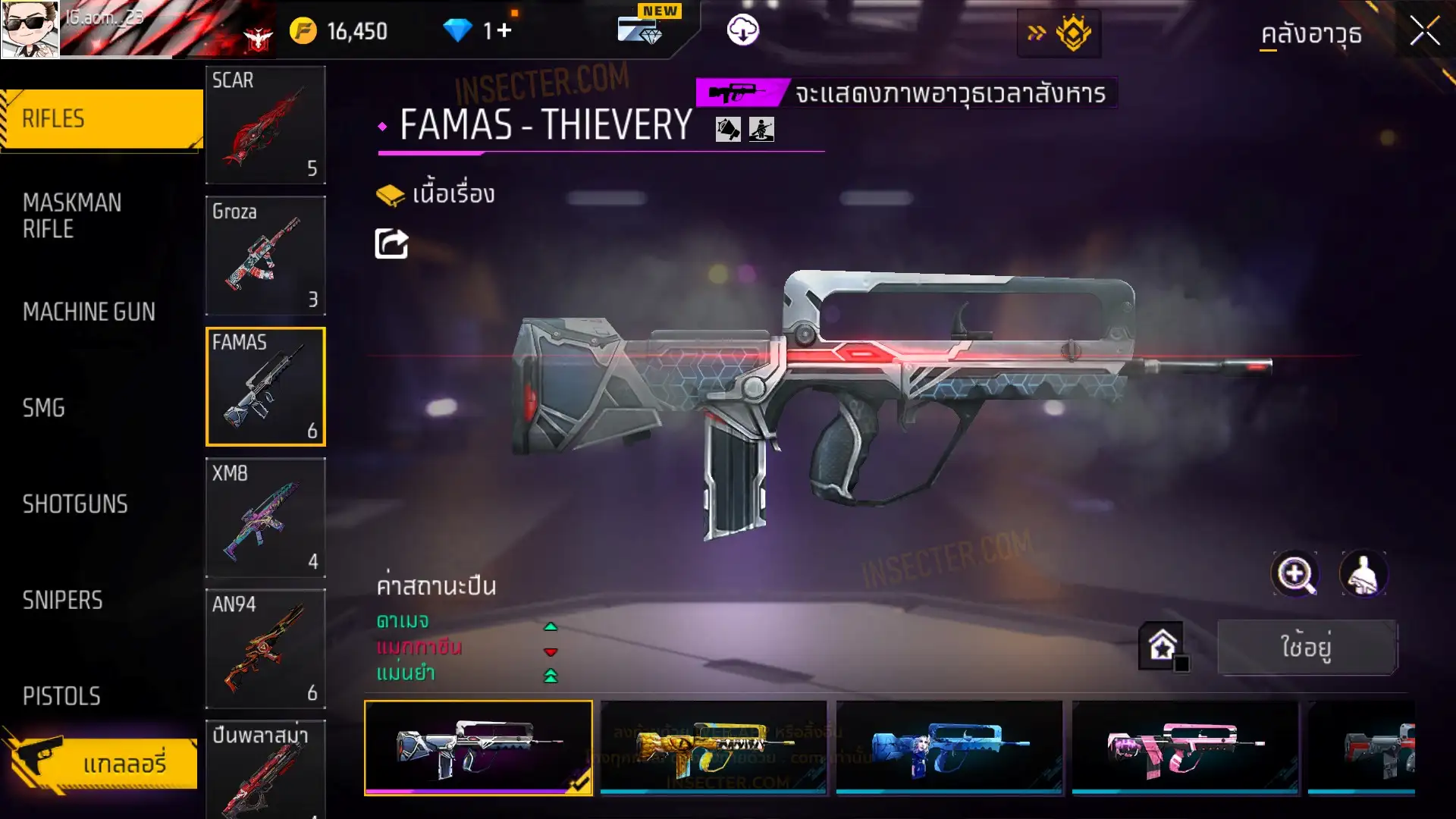Viewport: 1456px width, 819px height.
Task: Select the FAMAS weapon tile
Action: [x=265, y=387]
